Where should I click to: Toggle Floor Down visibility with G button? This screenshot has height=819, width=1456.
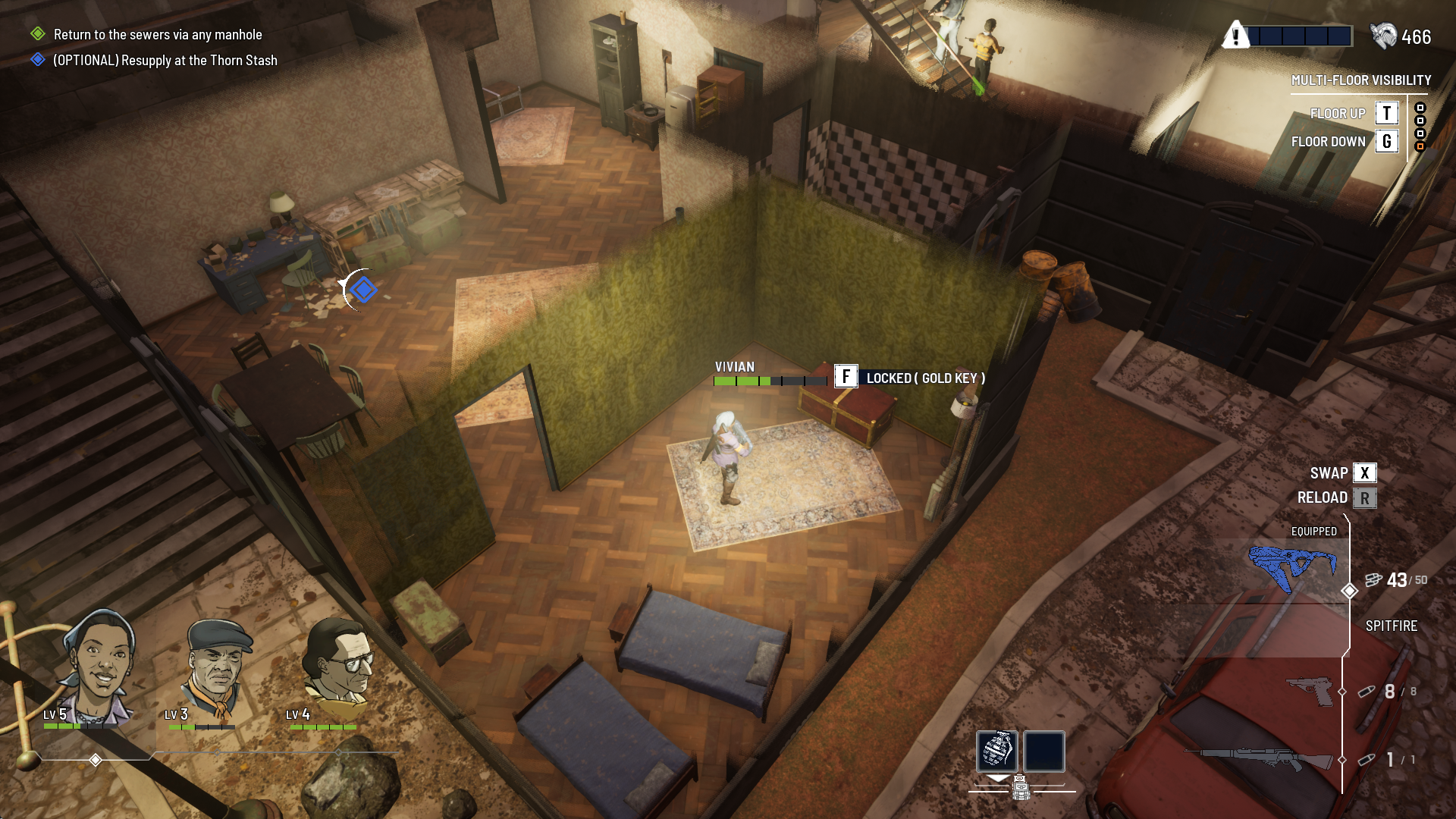click(x=1387, y=141)
